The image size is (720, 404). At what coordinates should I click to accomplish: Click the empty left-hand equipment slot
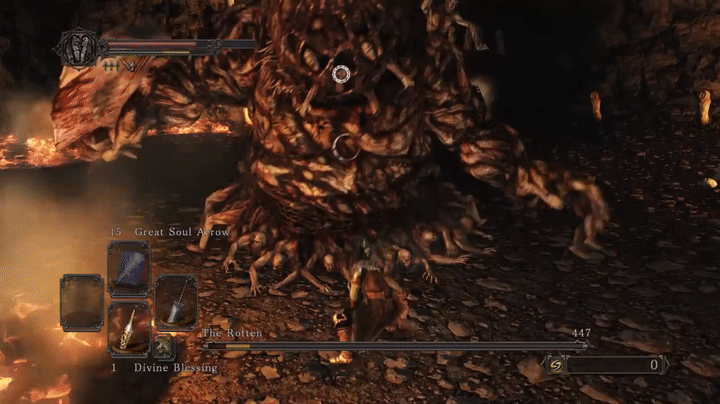click(81, 302)
